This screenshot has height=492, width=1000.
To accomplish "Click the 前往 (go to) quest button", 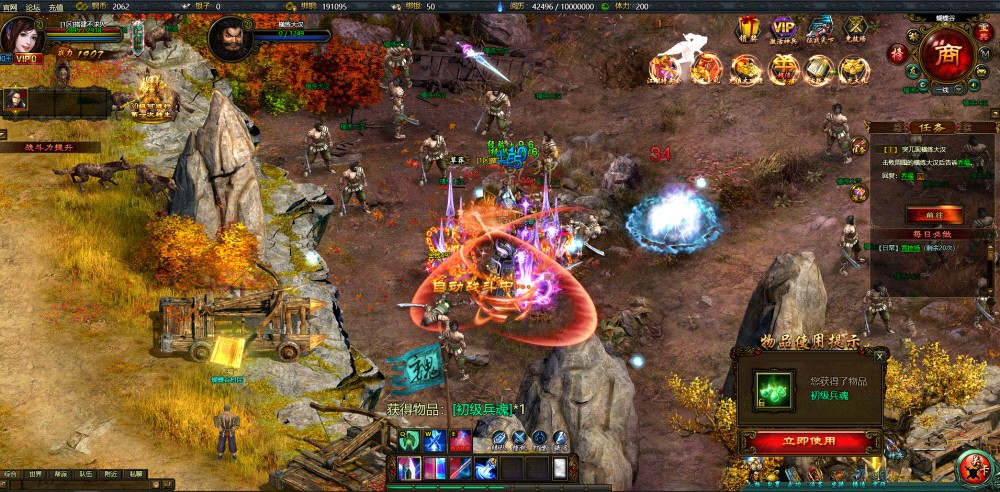I will click(934, 214).
